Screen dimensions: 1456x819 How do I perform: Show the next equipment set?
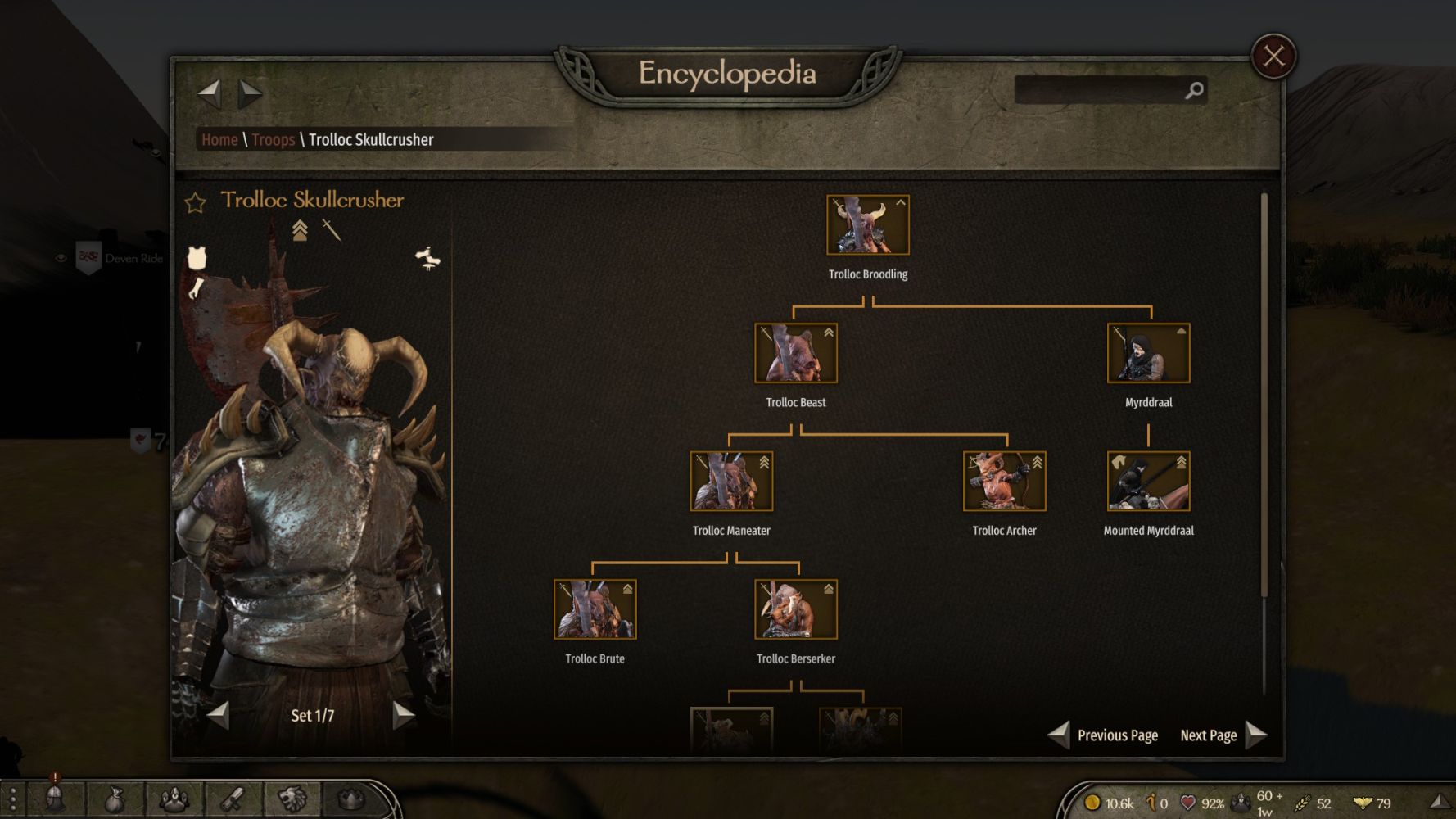[403, 715]
